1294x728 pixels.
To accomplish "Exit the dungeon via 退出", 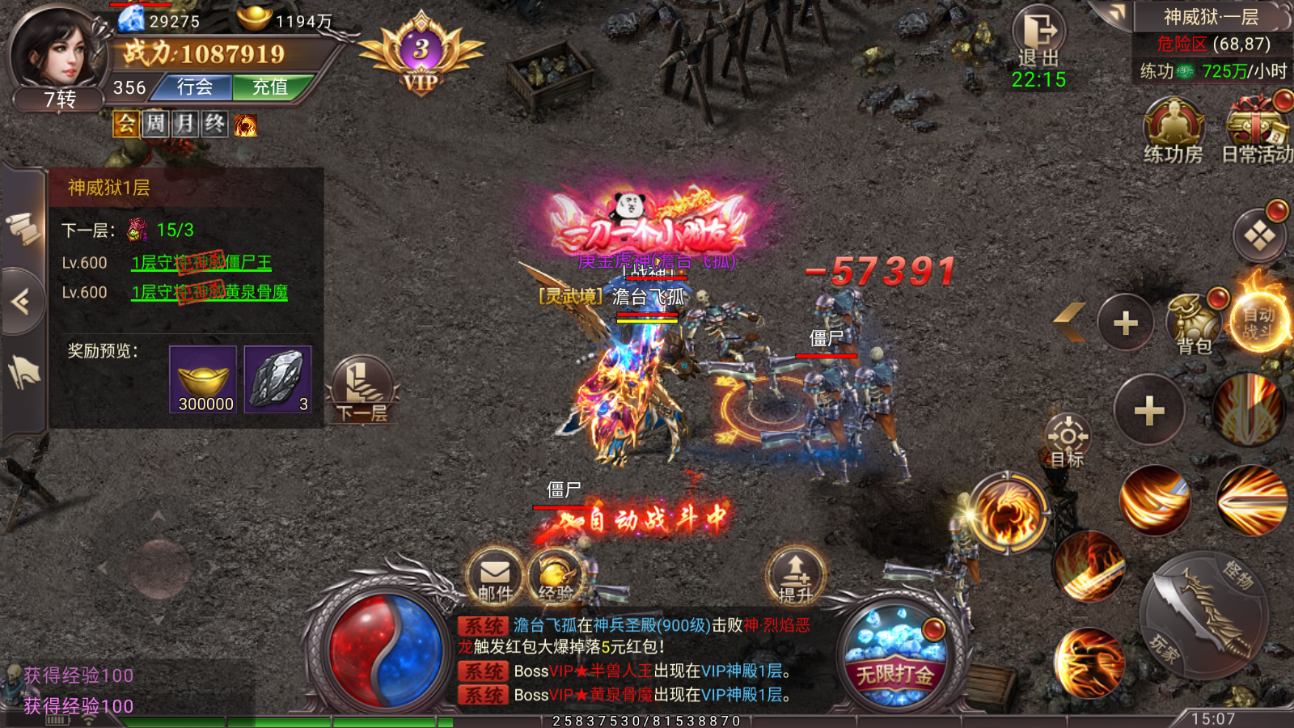I will click(1039, 38).
